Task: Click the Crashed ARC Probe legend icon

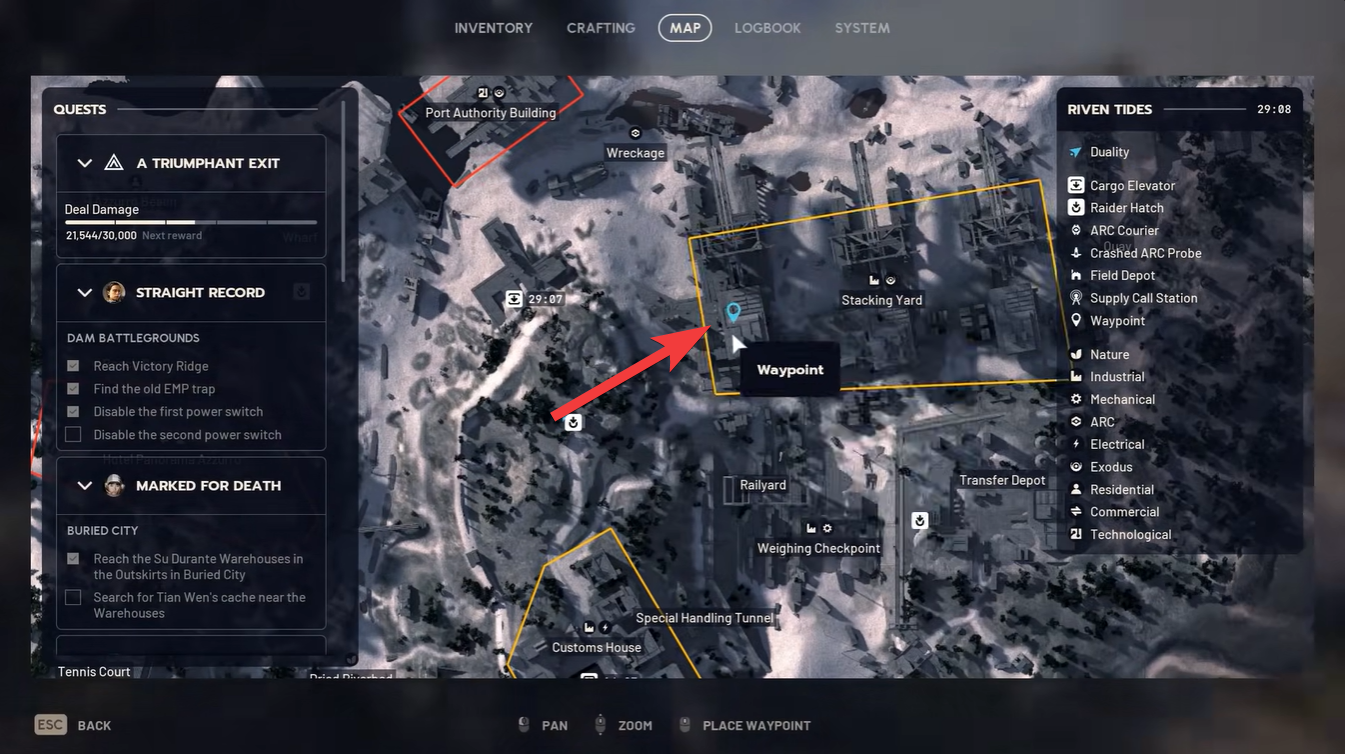Action: click(x=1074, y=252)
